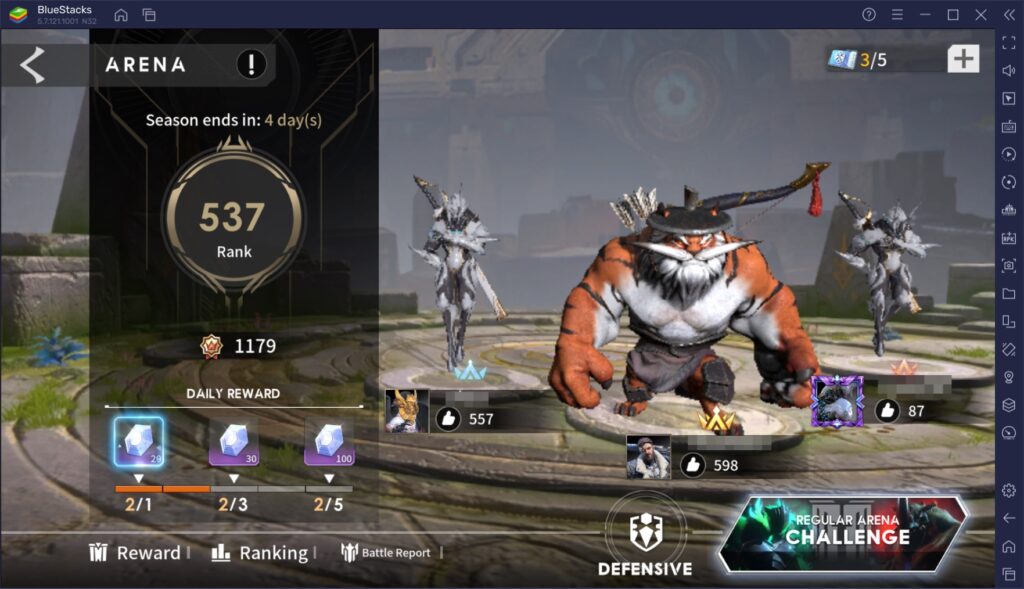The image size is (1024, 589).
Task: Open the Reward menu
Action: click(135, 553)
